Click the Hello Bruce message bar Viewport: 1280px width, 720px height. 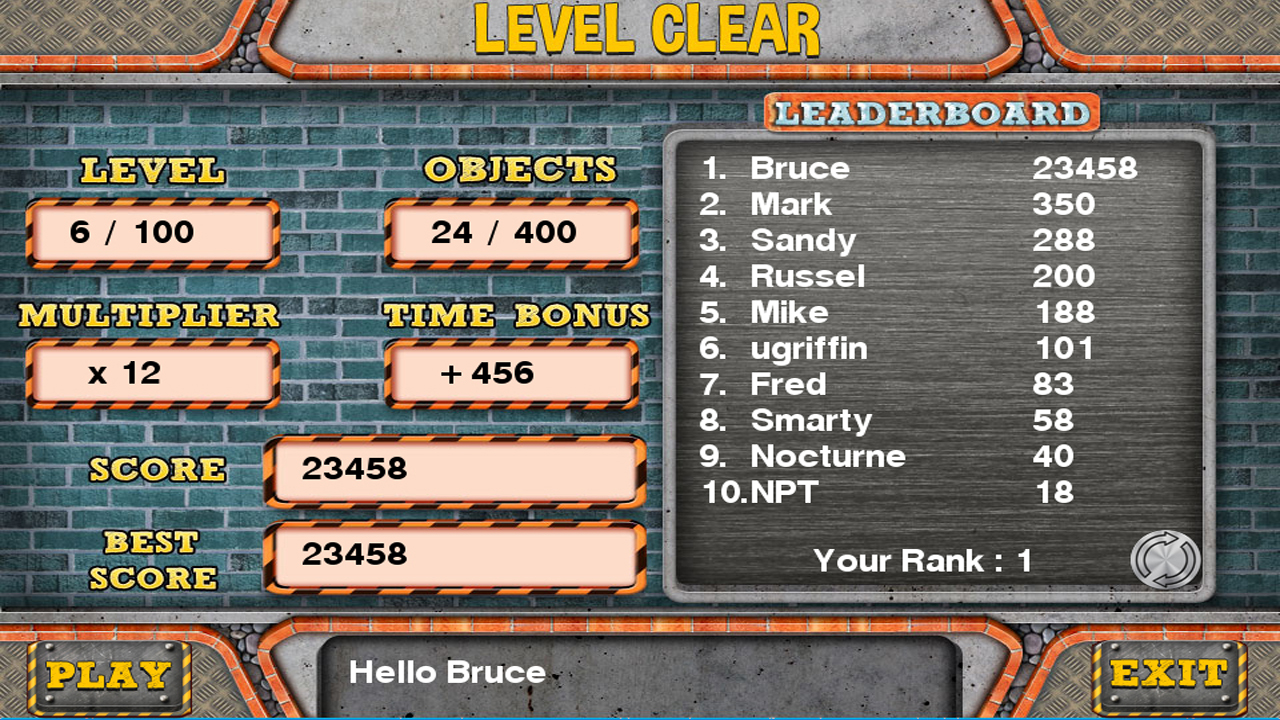tap(640, 672)
